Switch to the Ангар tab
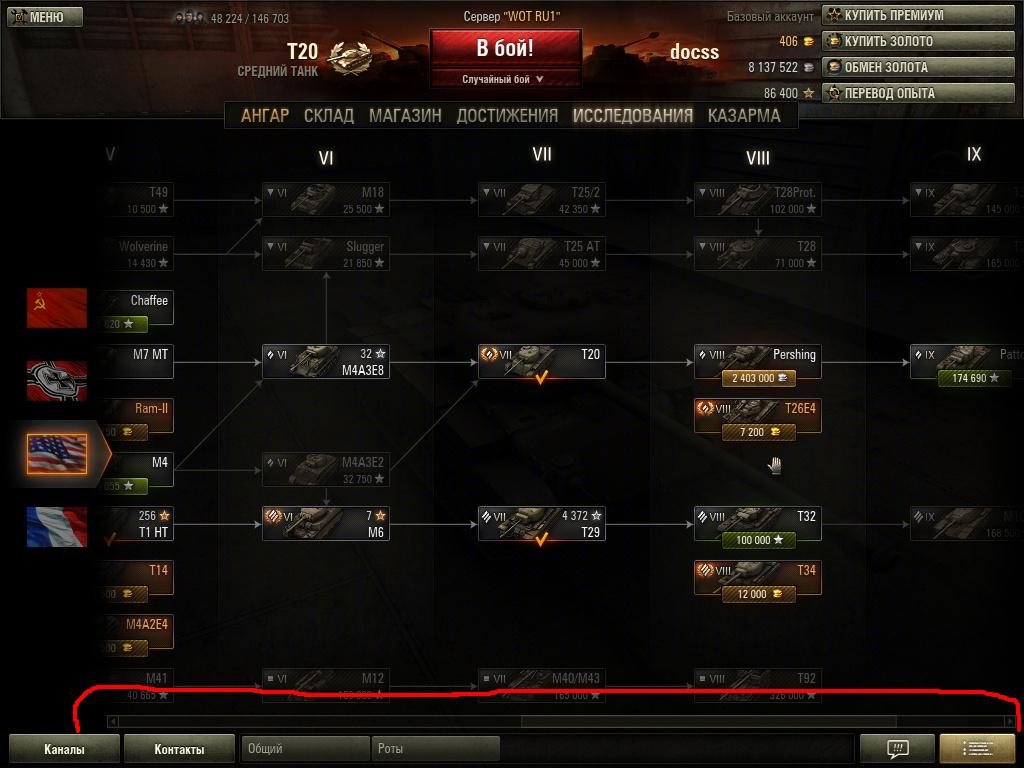Image resolution: width=1024 pixels, height=768 pixels. pos(265,115)
